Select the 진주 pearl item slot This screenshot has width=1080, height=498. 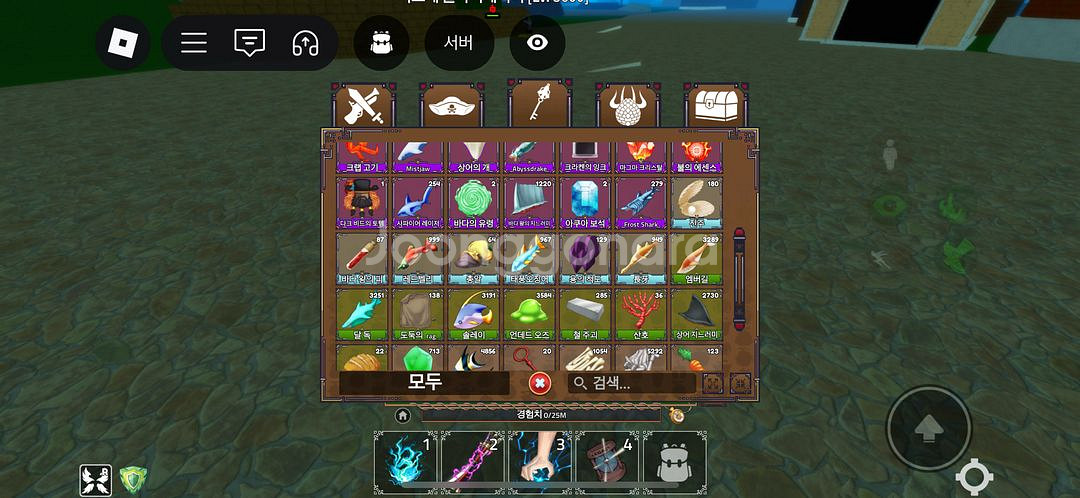(x=696, y=203)
